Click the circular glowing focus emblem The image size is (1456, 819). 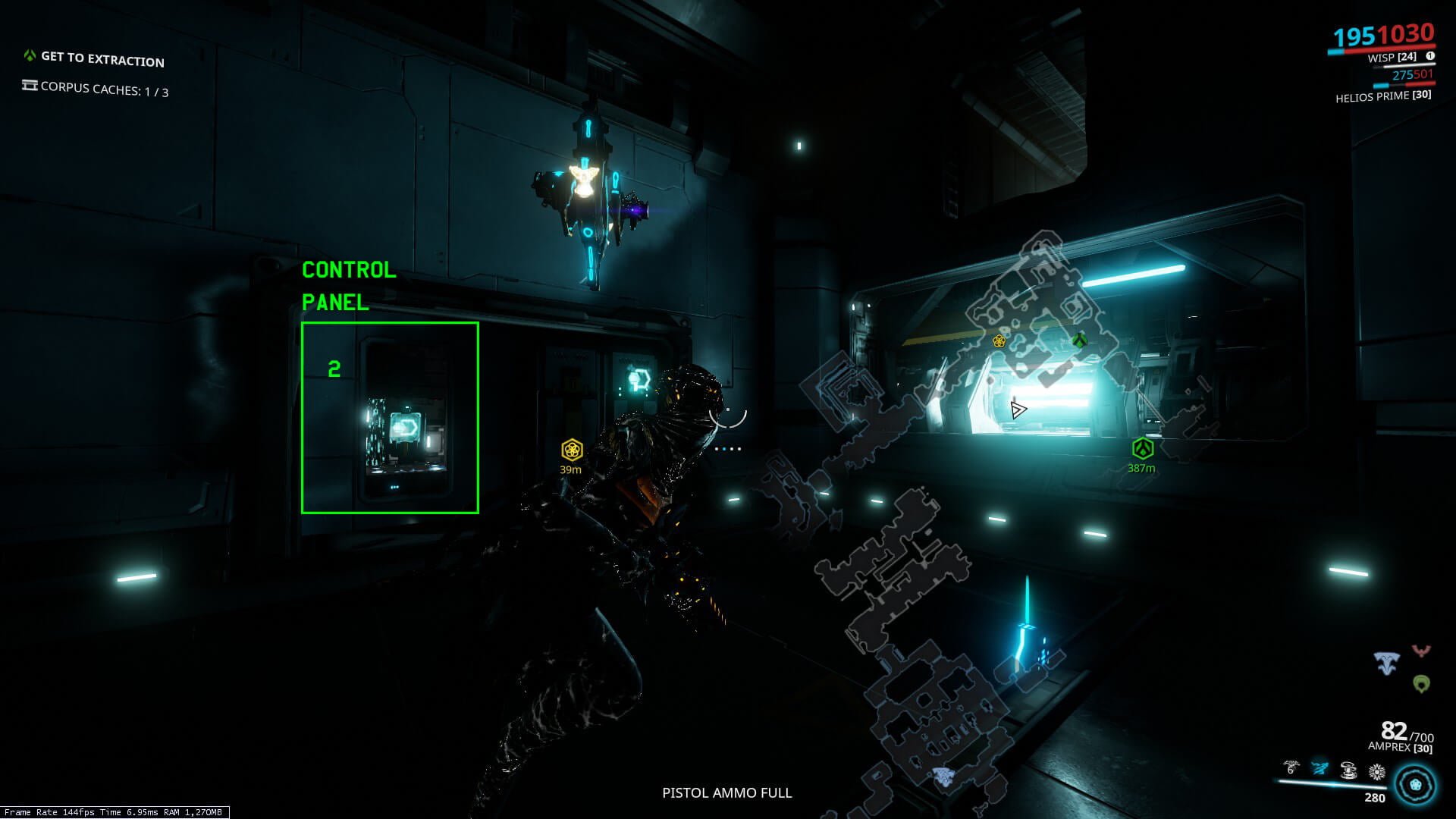coord(1415,784)
